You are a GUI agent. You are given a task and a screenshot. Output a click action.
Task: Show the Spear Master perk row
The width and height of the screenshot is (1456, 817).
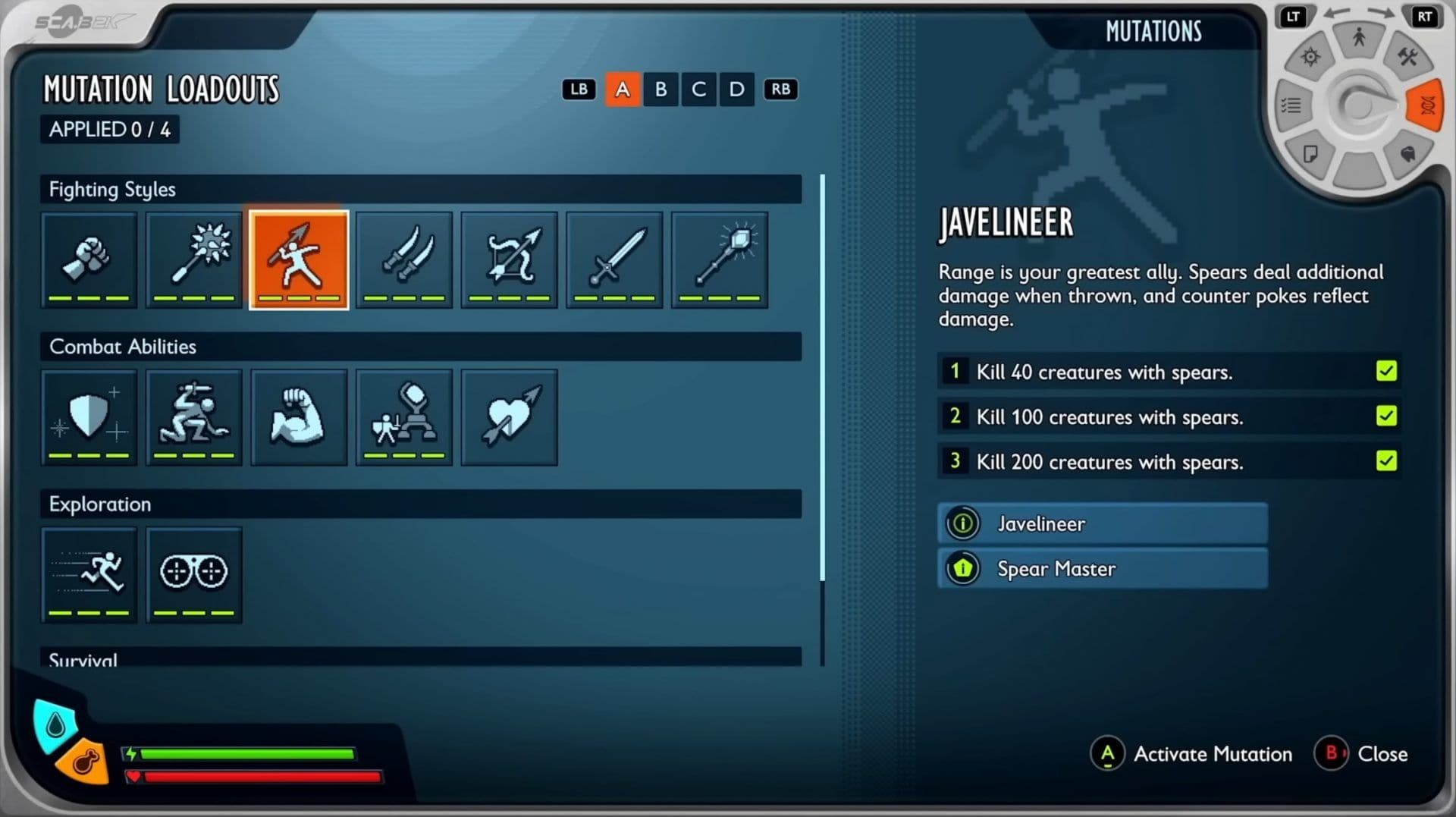(1102, 569)
